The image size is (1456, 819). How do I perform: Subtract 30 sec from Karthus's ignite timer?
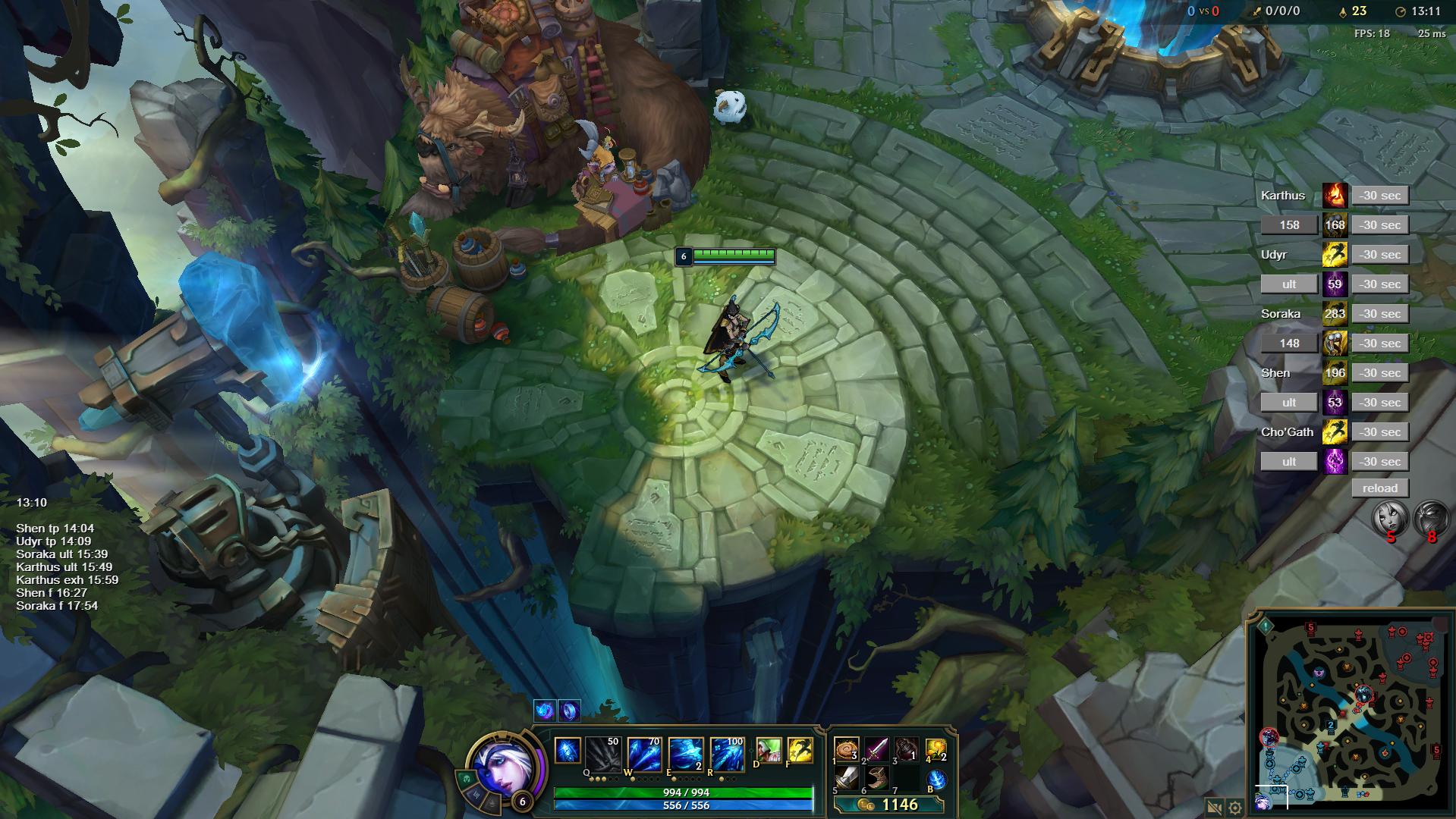tap(1379, 196)
